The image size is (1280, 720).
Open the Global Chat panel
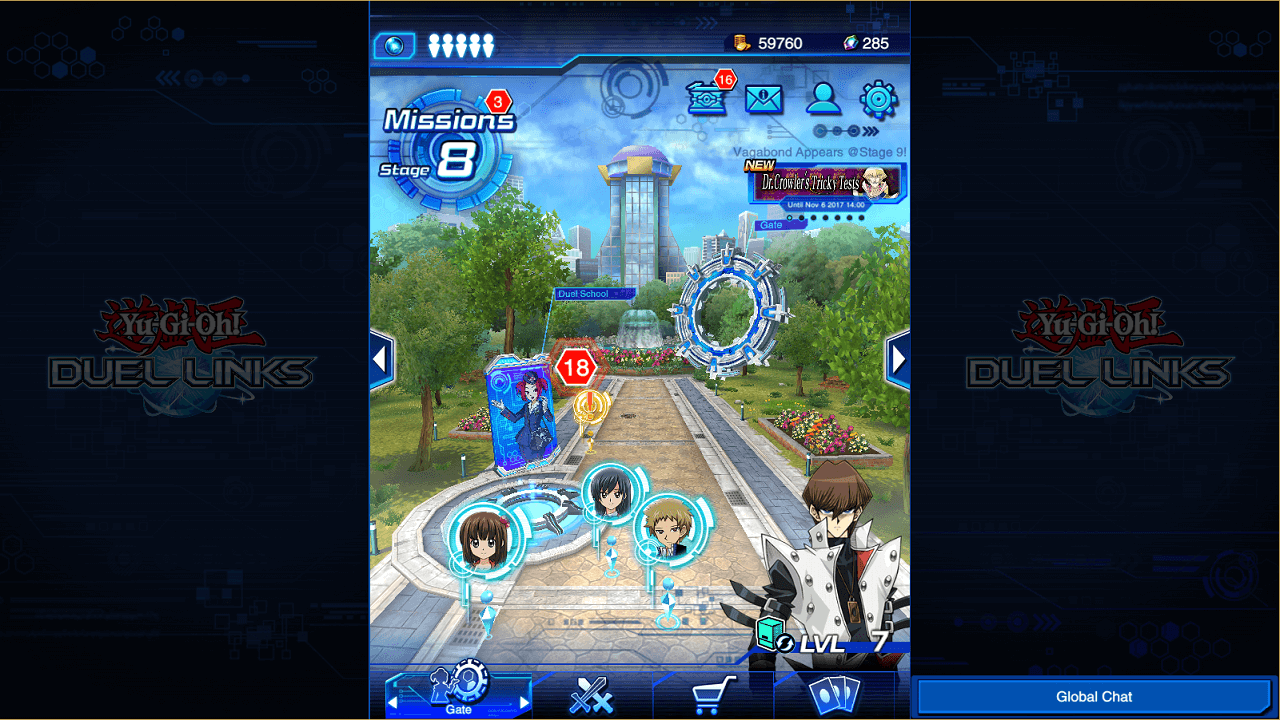[x=1094, y=697]
